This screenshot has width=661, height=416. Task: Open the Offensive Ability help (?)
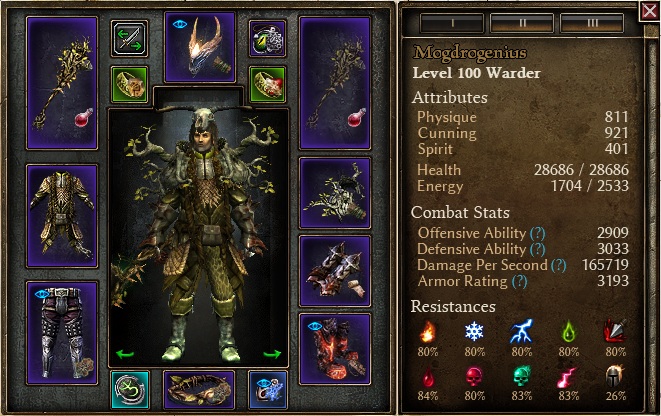[x=537, y=233]
